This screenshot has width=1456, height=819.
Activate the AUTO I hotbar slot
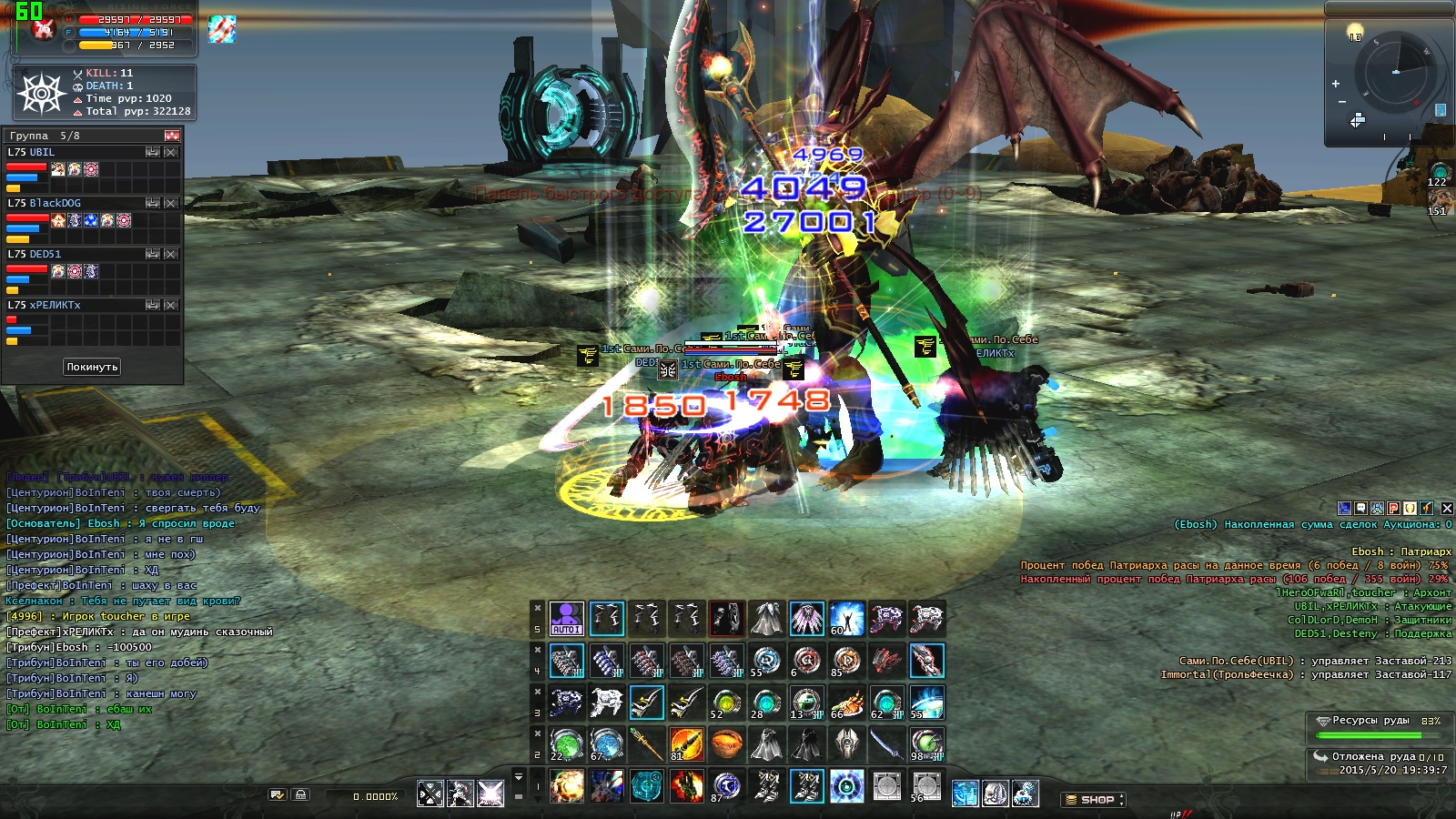click(566, 618)
